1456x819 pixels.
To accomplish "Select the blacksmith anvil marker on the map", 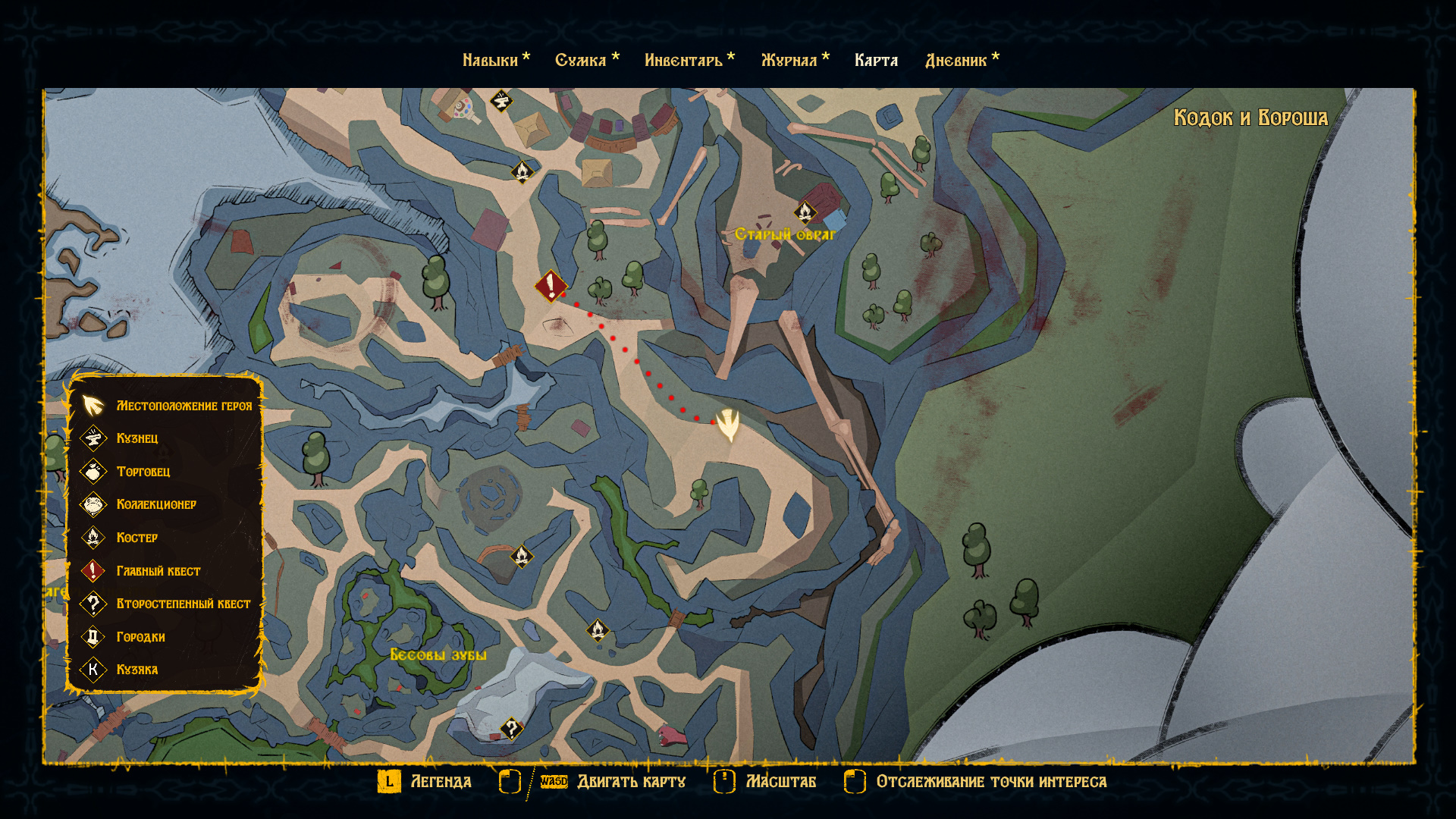I will tap(501, 100).
